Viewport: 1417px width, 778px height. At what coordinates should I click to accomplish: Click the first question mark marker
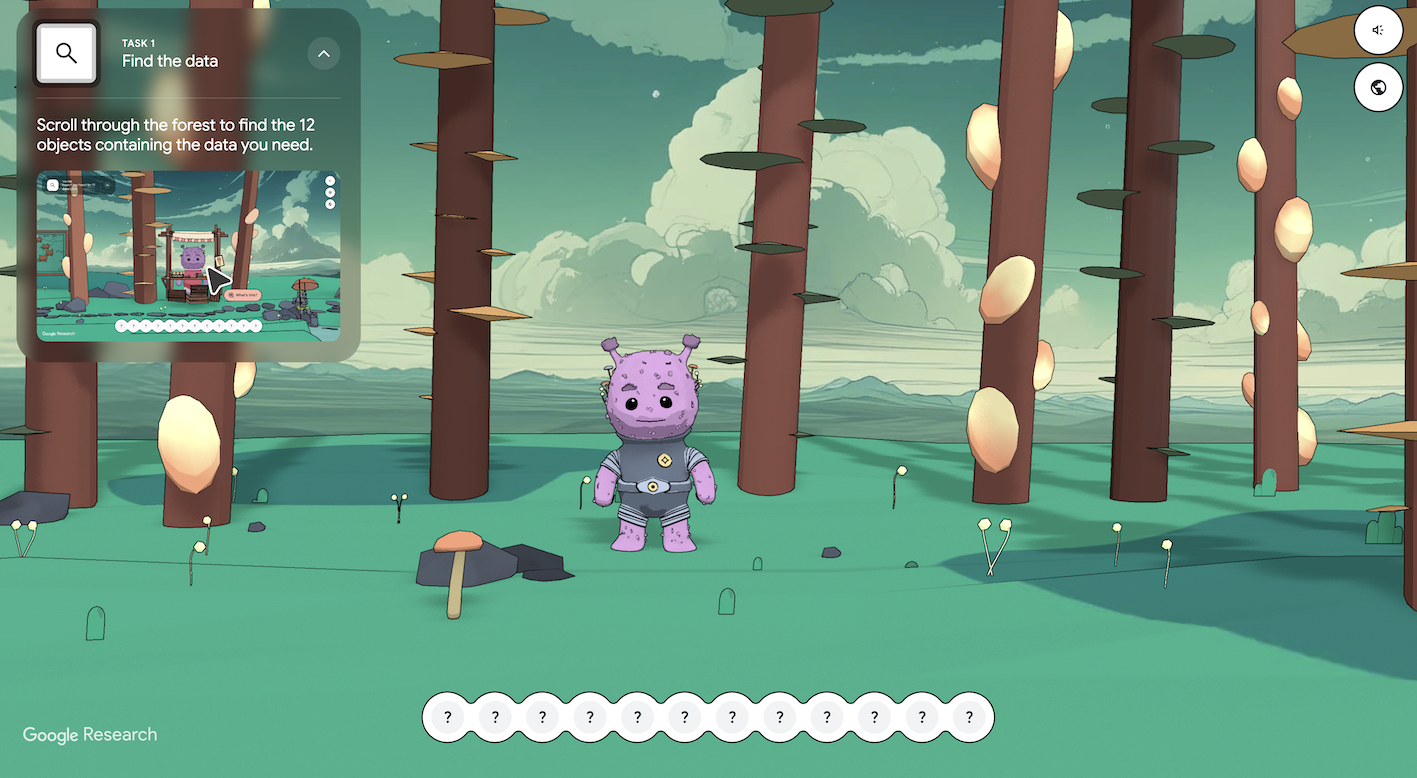[447, 717]
